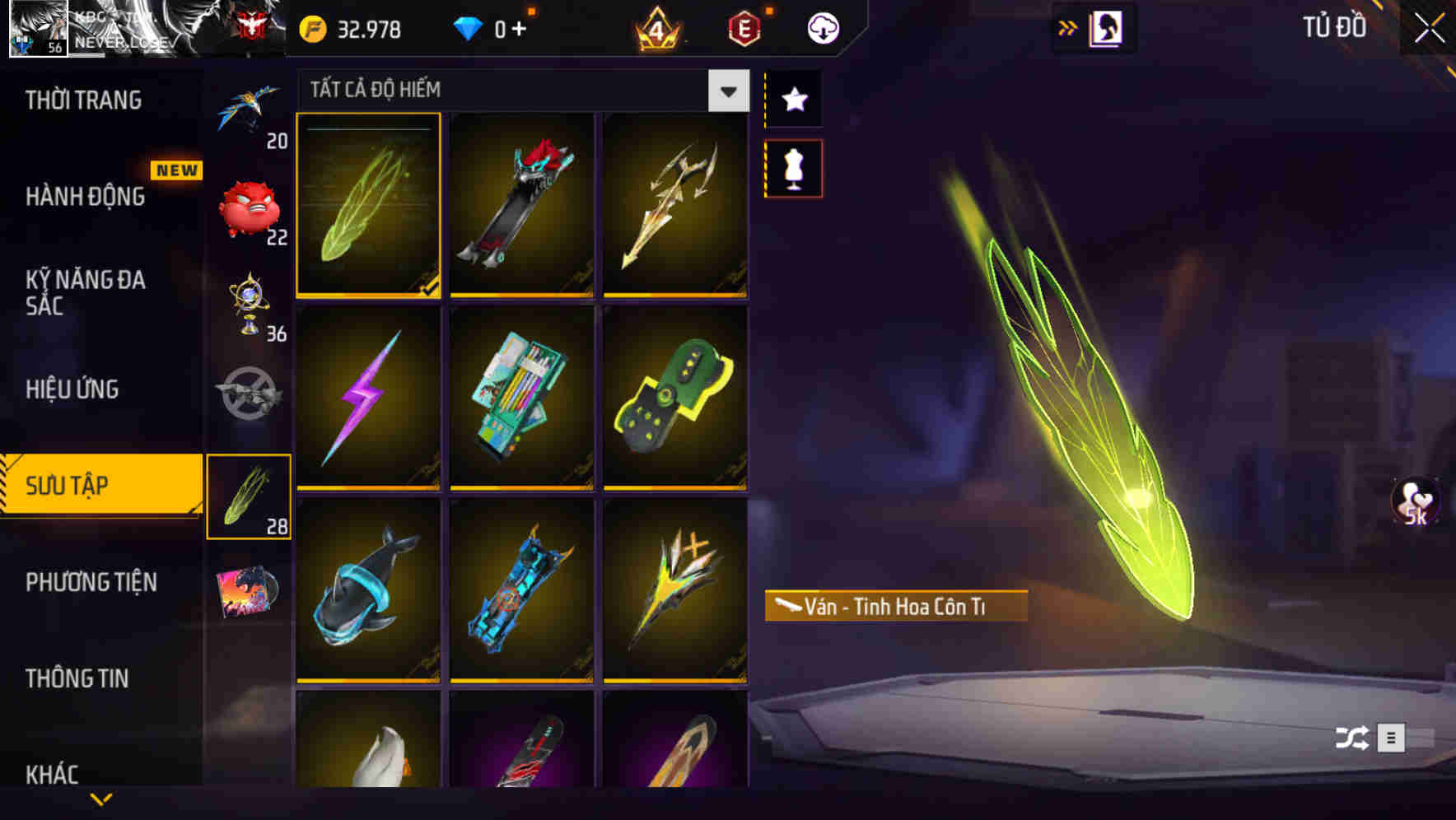Open the surfboard collection category with 28 items
Screen dimensions: 1456x820
[248, 494]
